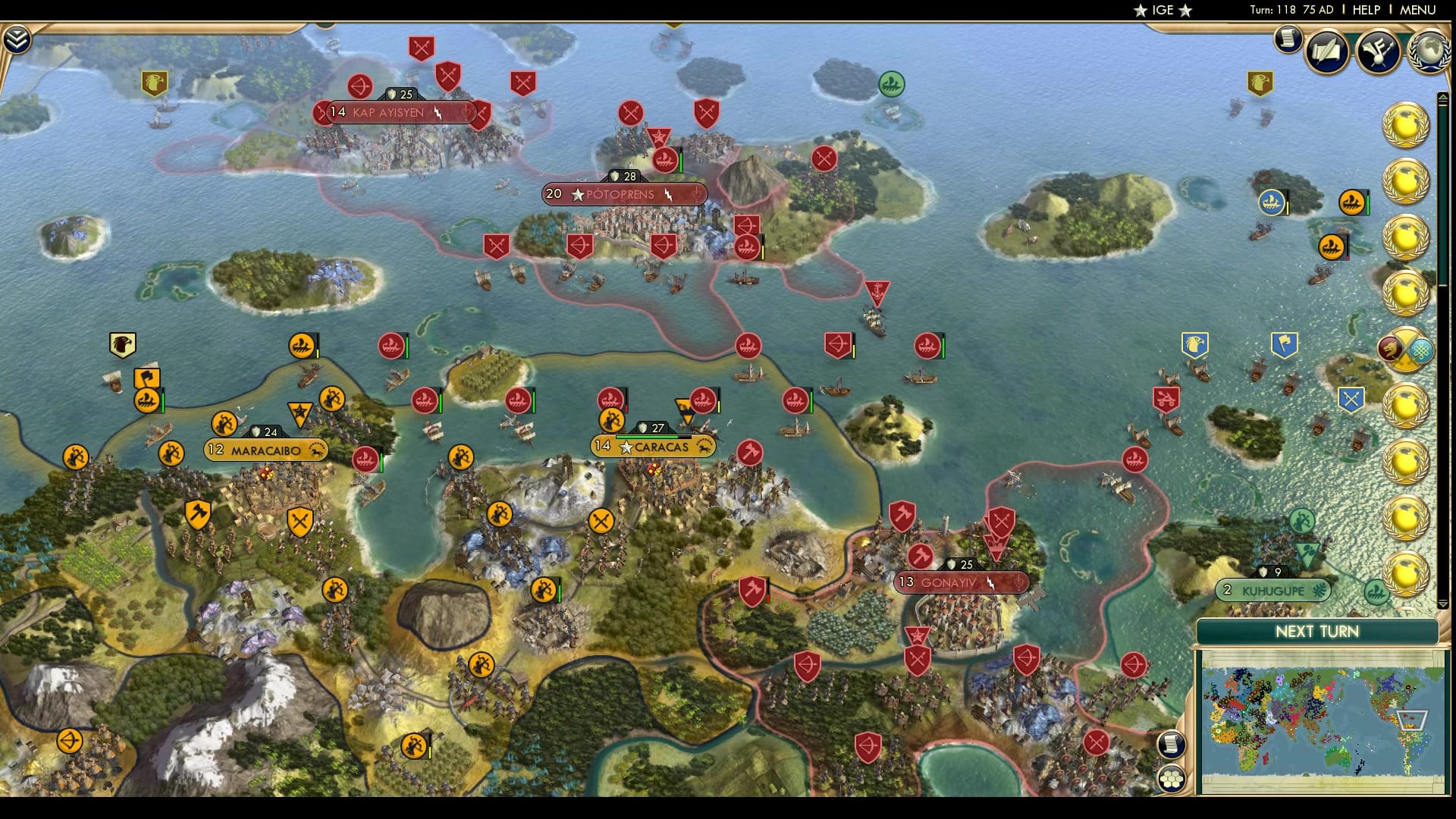Select the red anchor naval unit flag
The width and height of the screenshot is (1456, 819).
pyautogui.click(x=876, y=290)
